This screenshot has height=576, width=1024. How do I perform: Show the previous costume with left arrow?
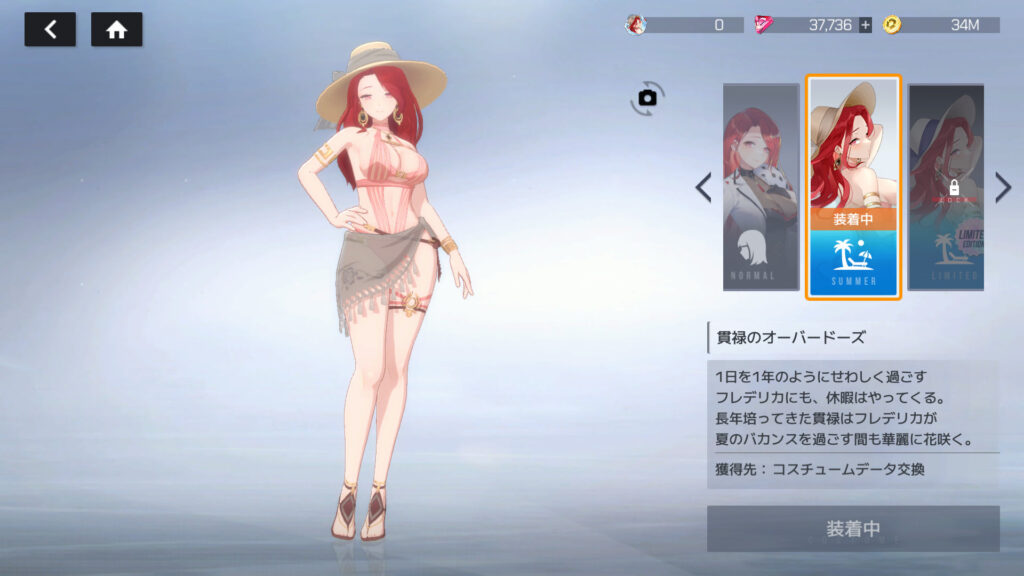coord(704,187)
